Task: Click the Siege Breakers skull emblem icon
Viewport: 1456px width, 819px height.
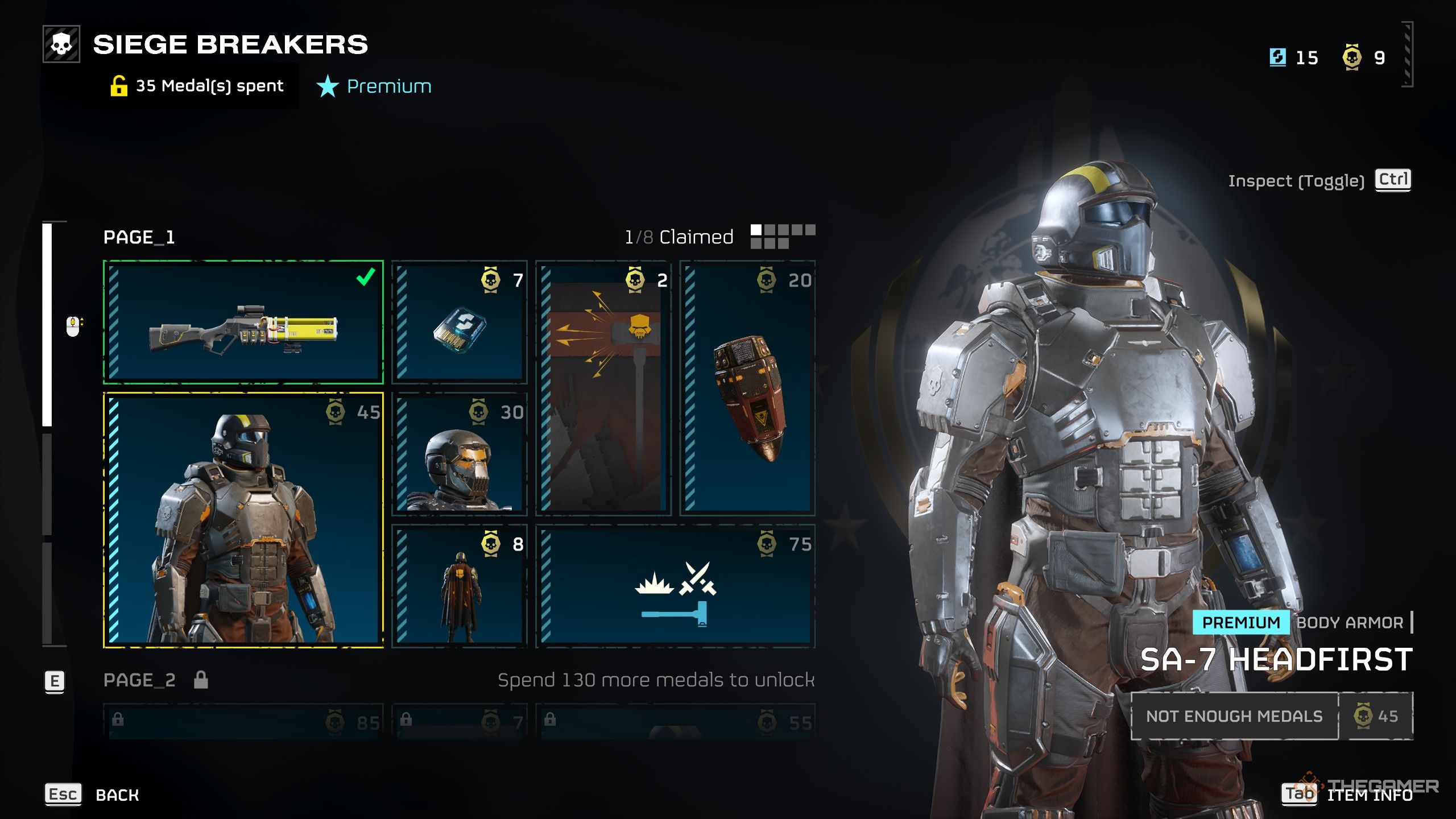Action: click(x=61, y=44)
